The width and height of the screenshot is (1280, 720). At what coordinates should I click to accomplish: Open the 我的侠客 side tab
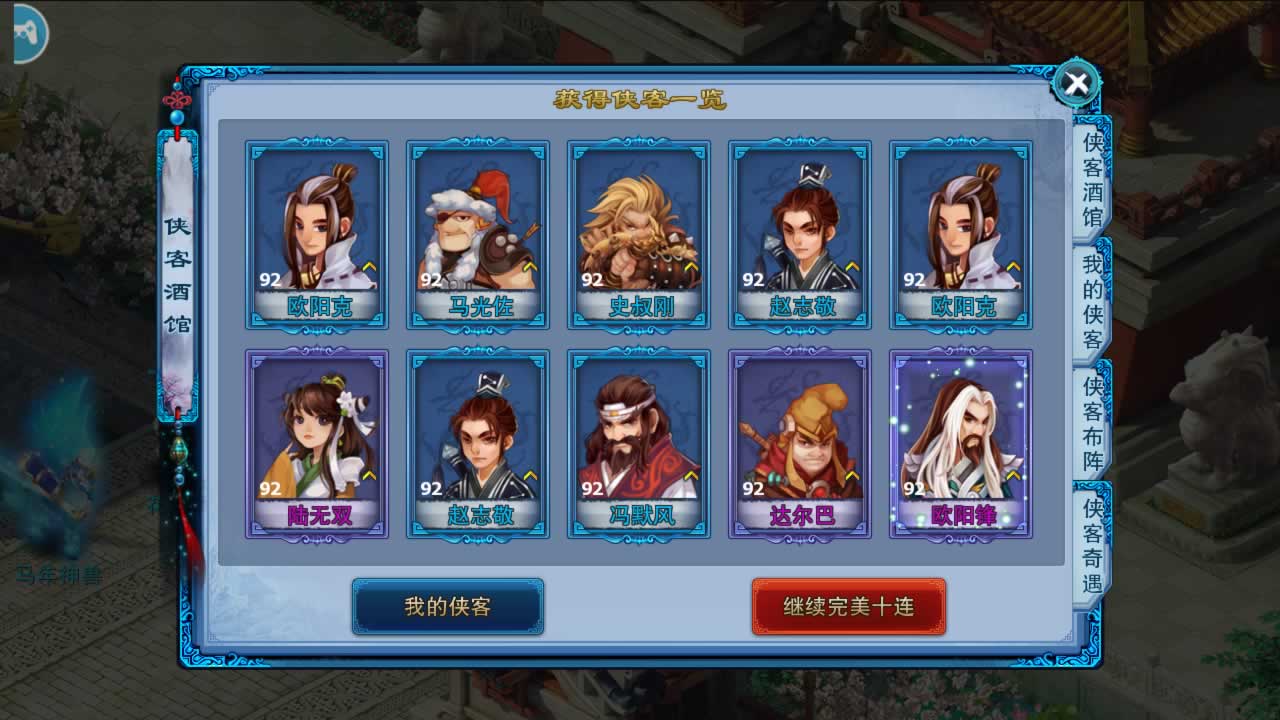click(1092, 302)
